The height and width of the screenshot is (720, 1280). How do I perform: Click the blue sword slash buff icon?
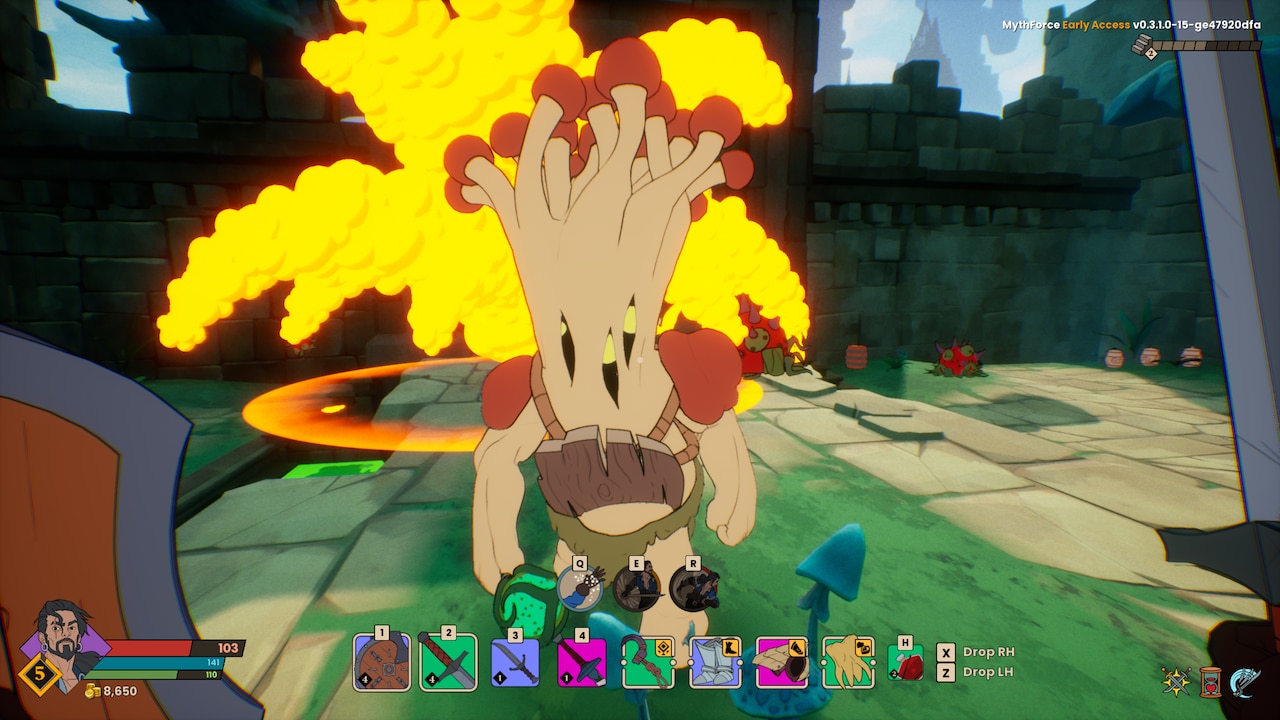tap(1245, 681)
